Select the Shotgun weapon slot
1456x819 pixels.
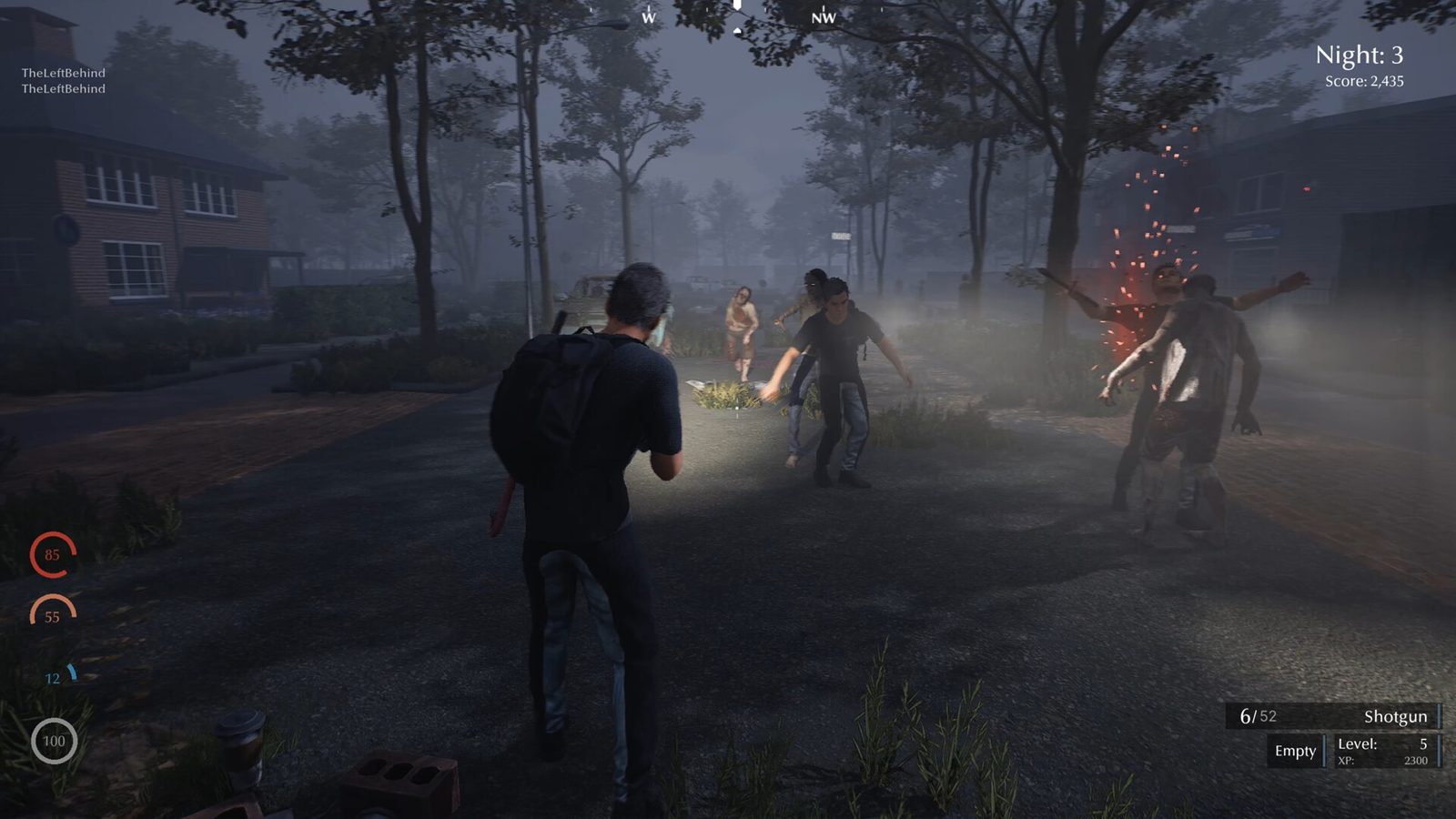(1395, 716)
